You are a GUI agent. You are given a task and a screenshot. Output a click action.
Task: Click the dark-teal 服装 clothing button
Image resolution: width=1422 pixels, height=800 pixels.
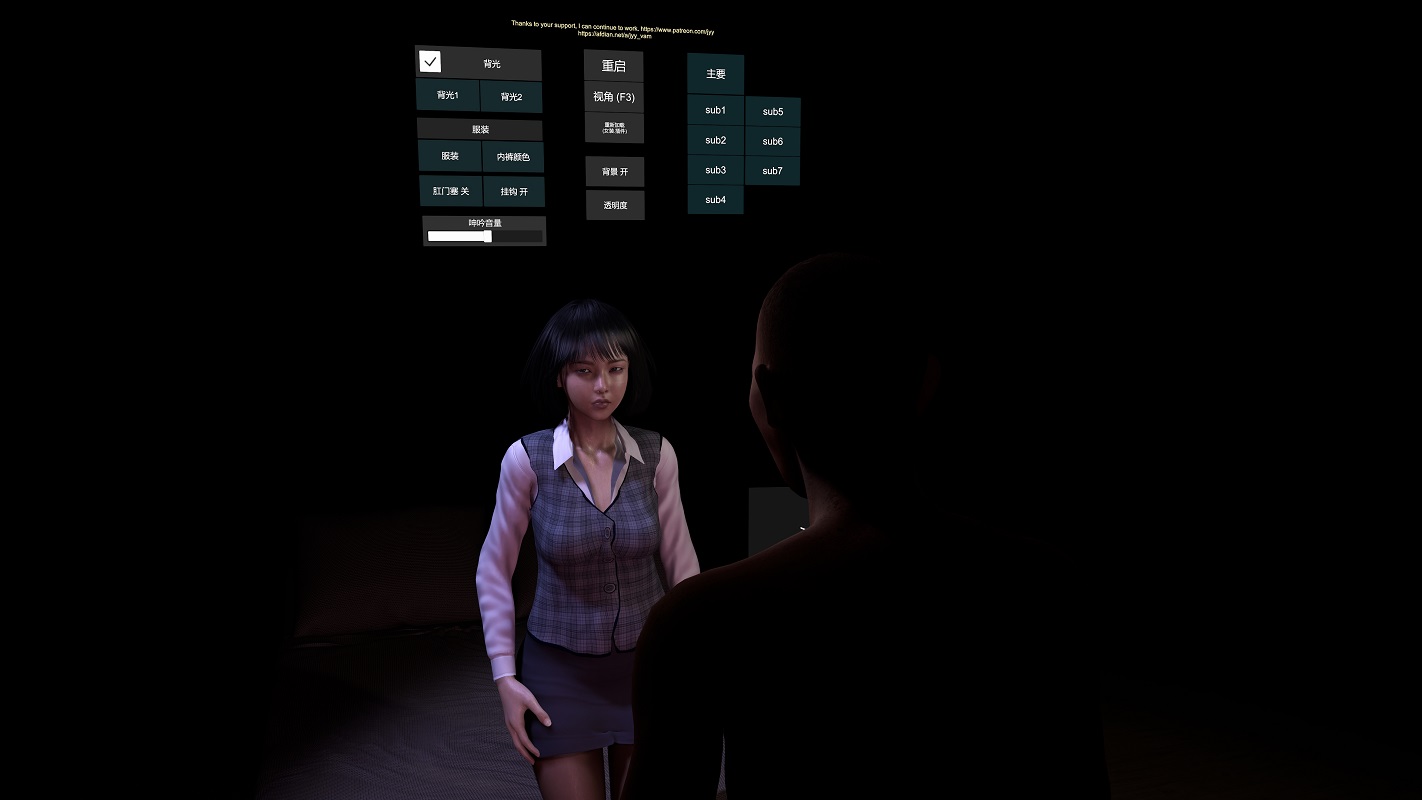(450, 157)
